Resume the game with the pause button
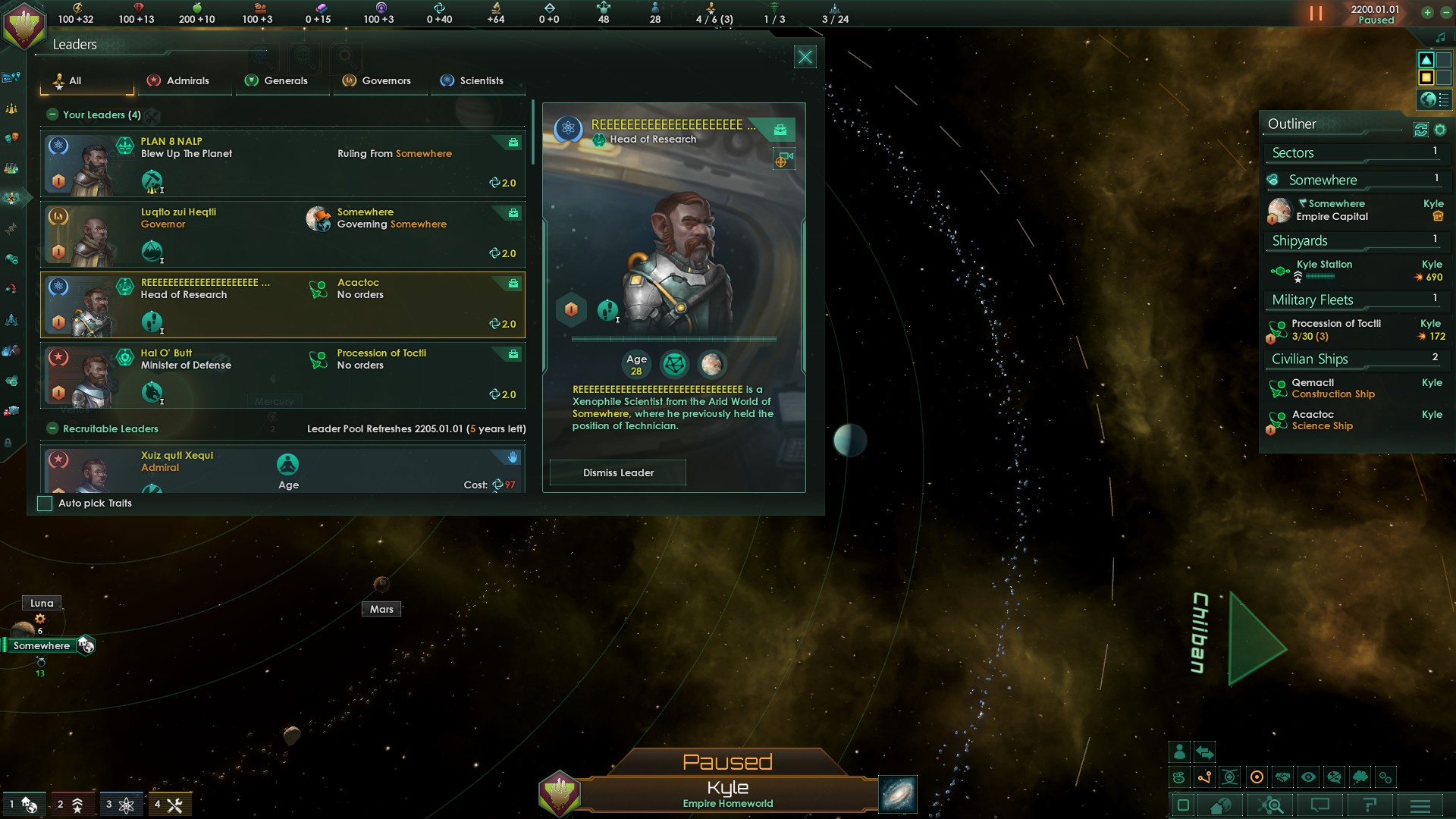Image resolution: width=1456 pixels, height=819 pixels. tap(1316, 14)
